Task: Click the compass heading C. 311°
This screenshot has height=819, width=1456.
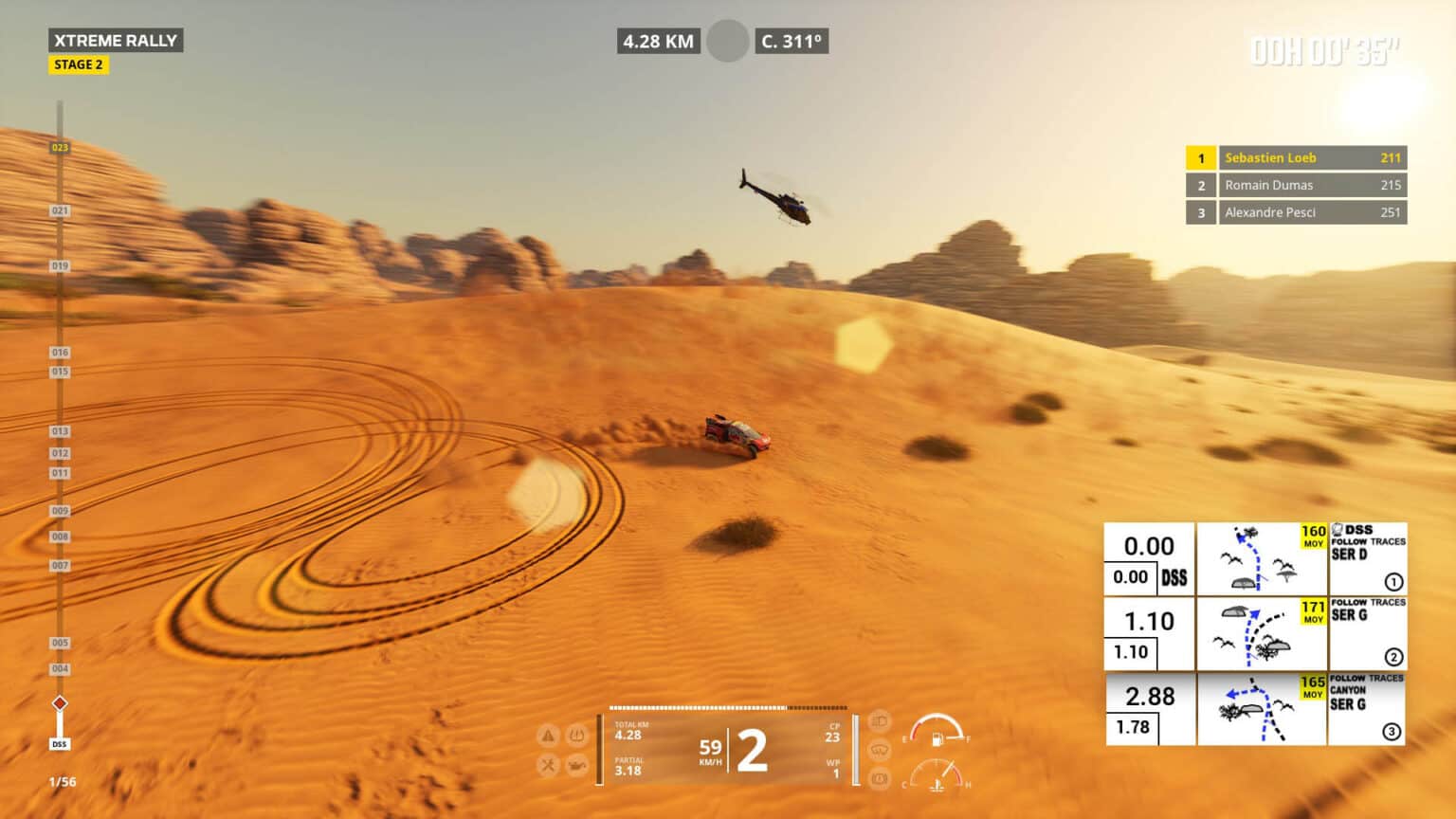Action: 792,42
